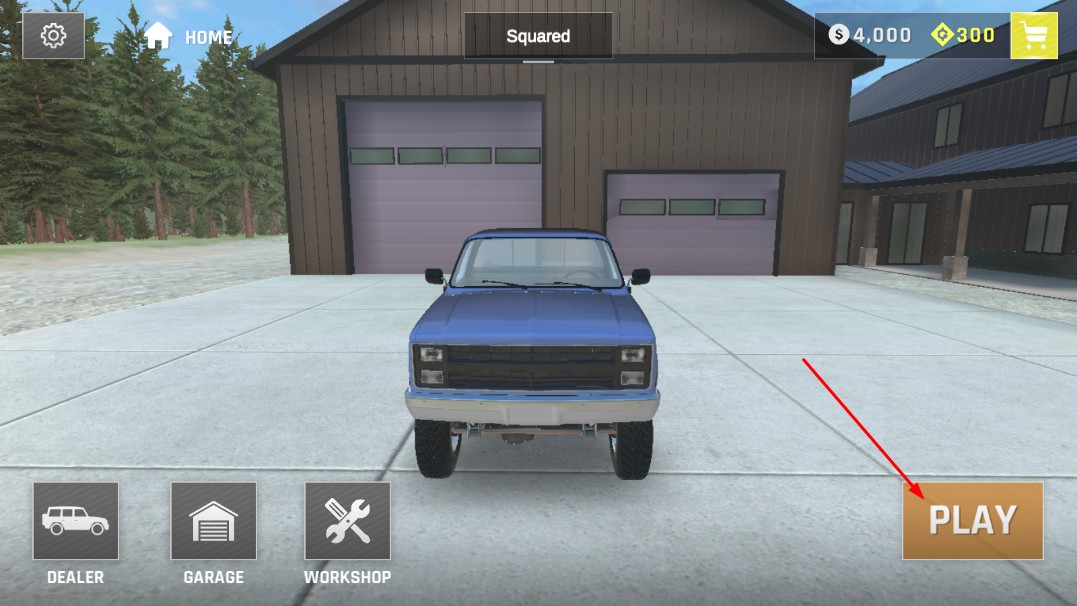Start driving with the Play button
The width and height of the screenshot is (1077, 606).
tap(972, 520)
